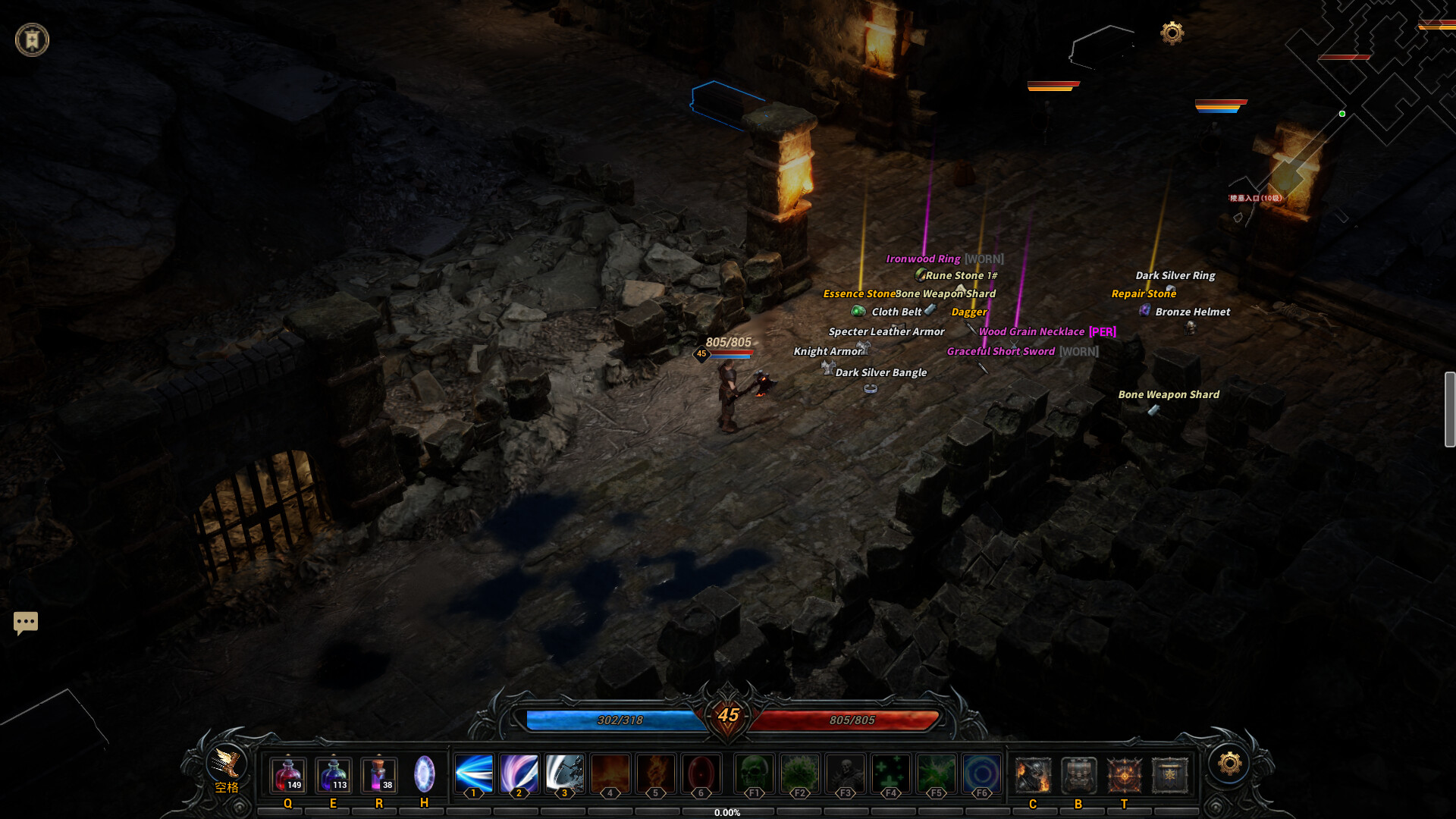1456x819 pixels.
Task: Cast the scythe skill in slot 3
Action: coord(564,773)
